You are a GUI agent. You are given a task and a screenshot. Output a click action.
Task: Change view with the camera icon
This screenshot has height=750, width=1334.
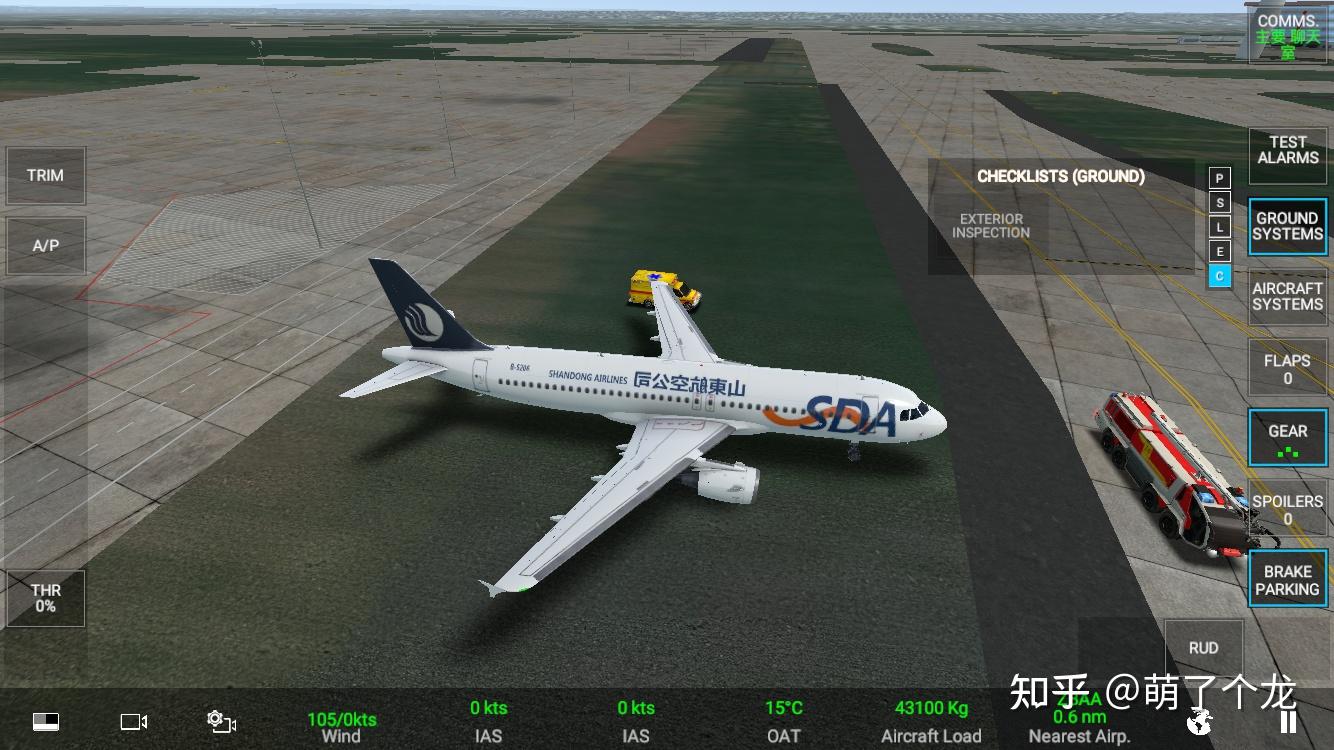(x=134, y=721)
